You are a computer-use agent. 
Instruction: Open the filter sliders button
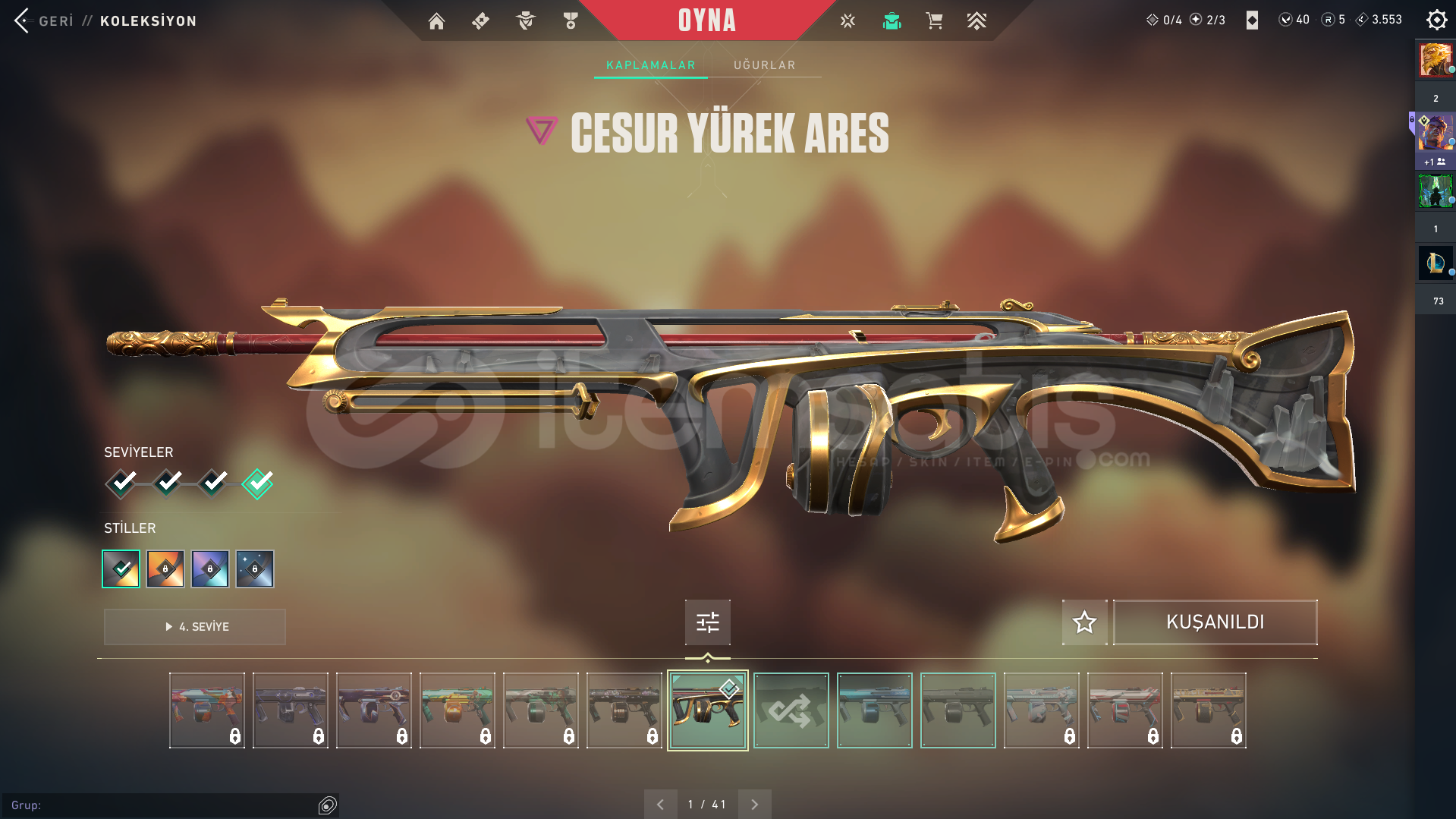(707, 622)
